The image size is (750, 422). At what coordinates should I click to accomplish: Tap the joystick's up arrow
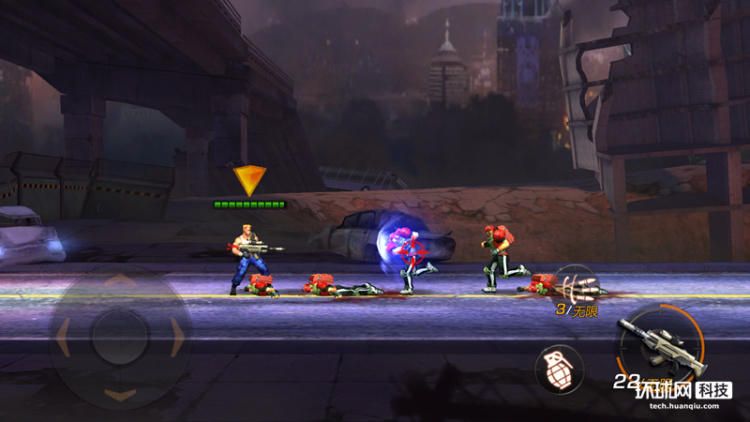click(x=120, y=281)
